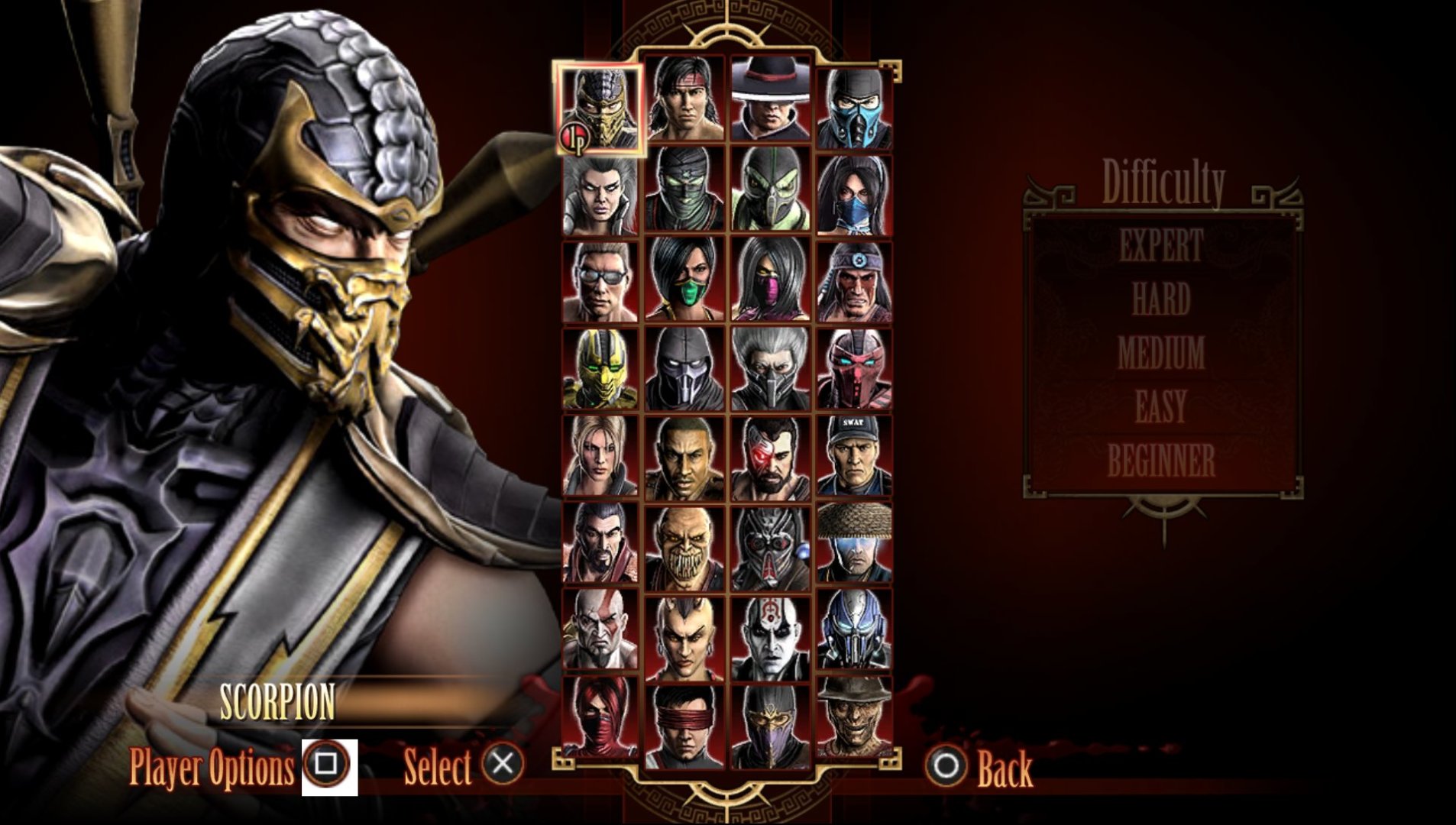Image resolution: width=1456 pixels, height=825 pixels.
Task: Pick Raiden wearing the straw hat
Action: (x=854, y=543)
